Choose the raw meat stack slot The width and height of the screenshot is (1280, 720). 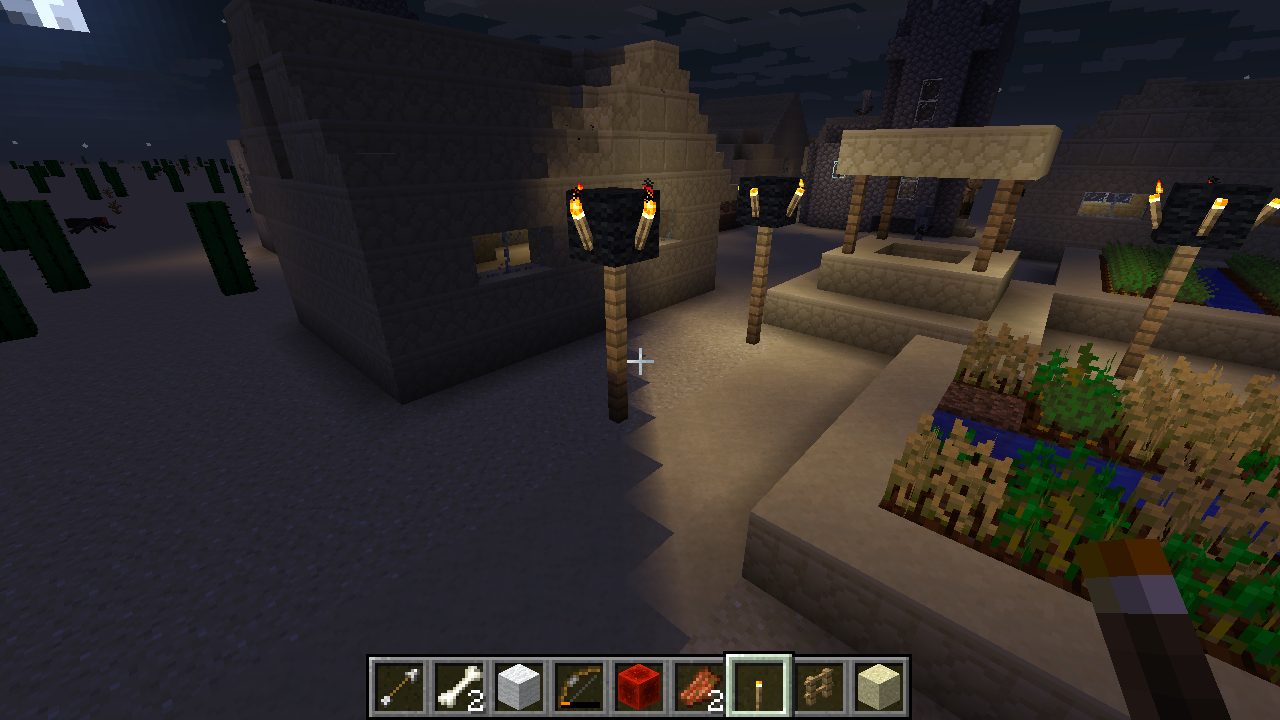tap(699, 687)
